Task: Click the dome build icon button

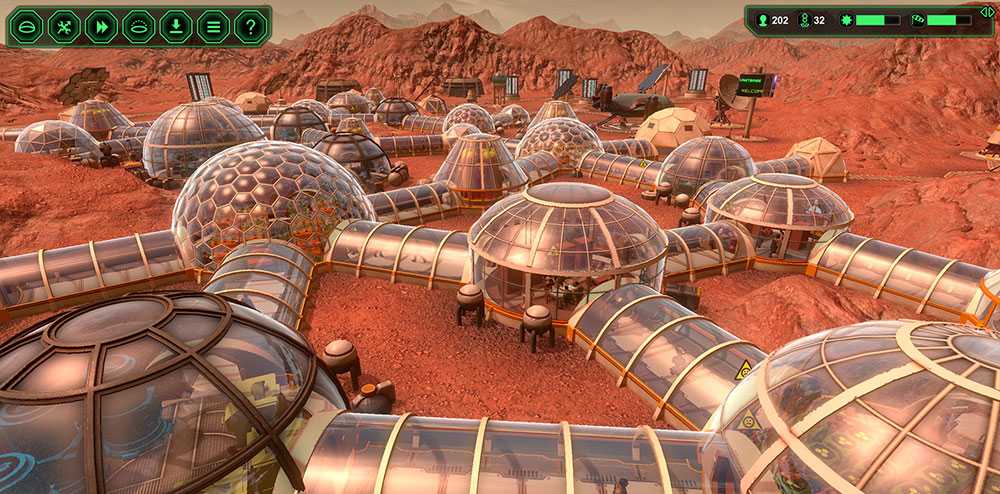Action: [27, 27]
